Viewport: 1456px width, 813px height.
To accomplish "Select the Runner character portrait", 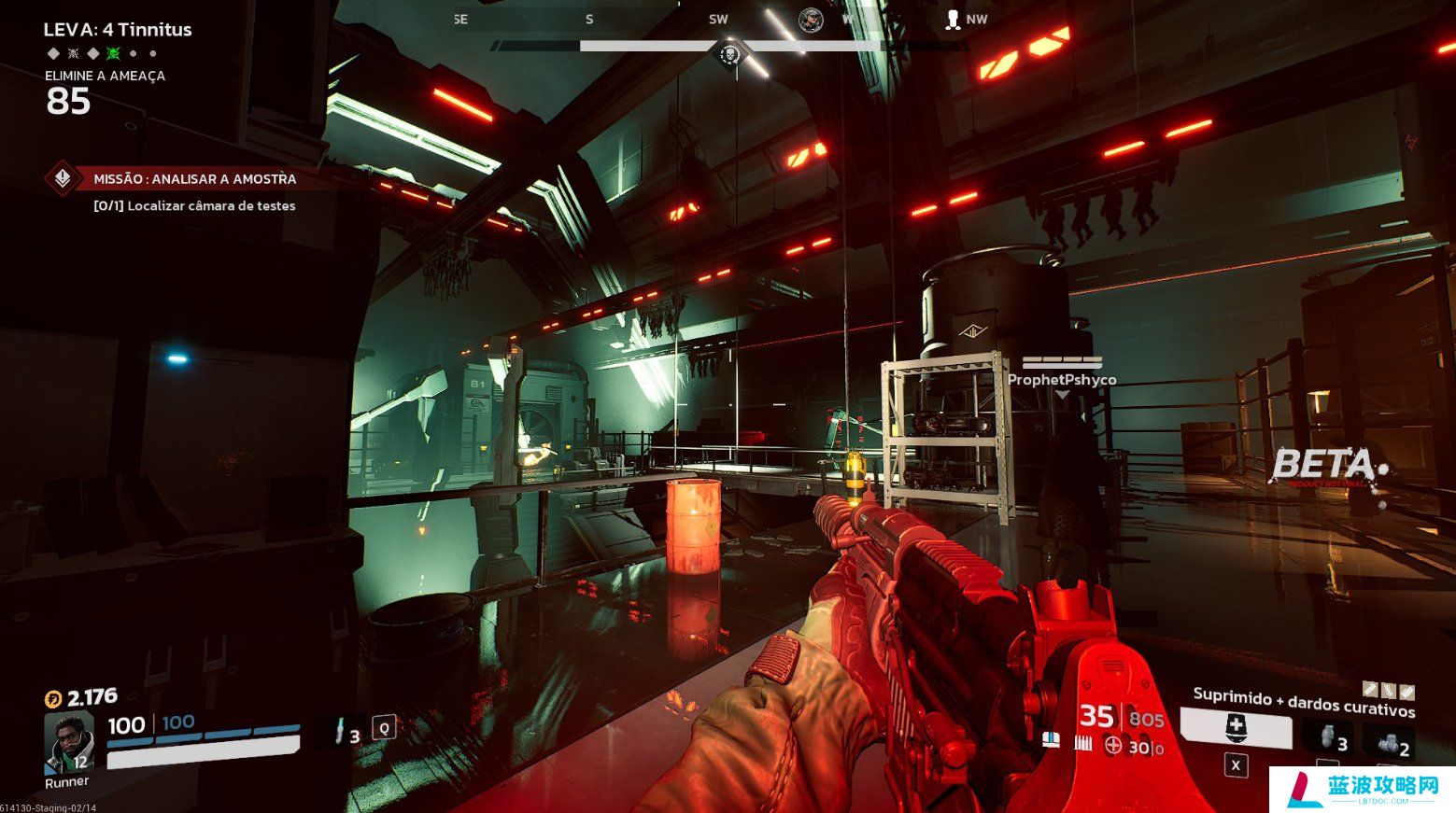I will tap(70, 742).
